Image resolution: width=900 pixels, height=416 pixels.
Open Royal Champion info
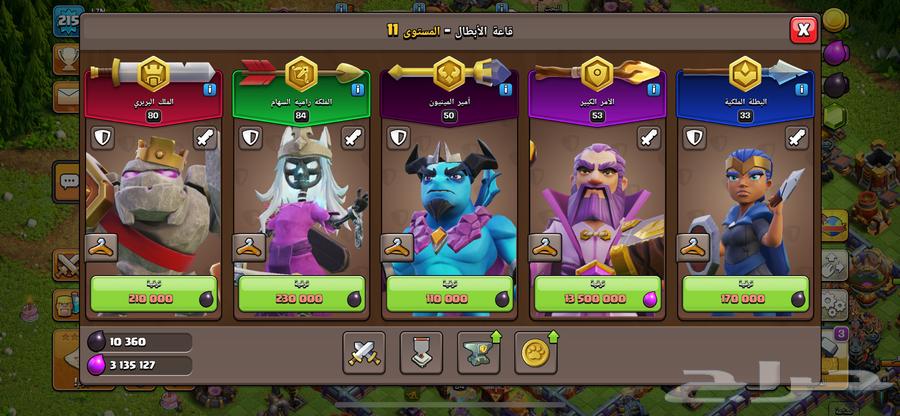point(802,90)
